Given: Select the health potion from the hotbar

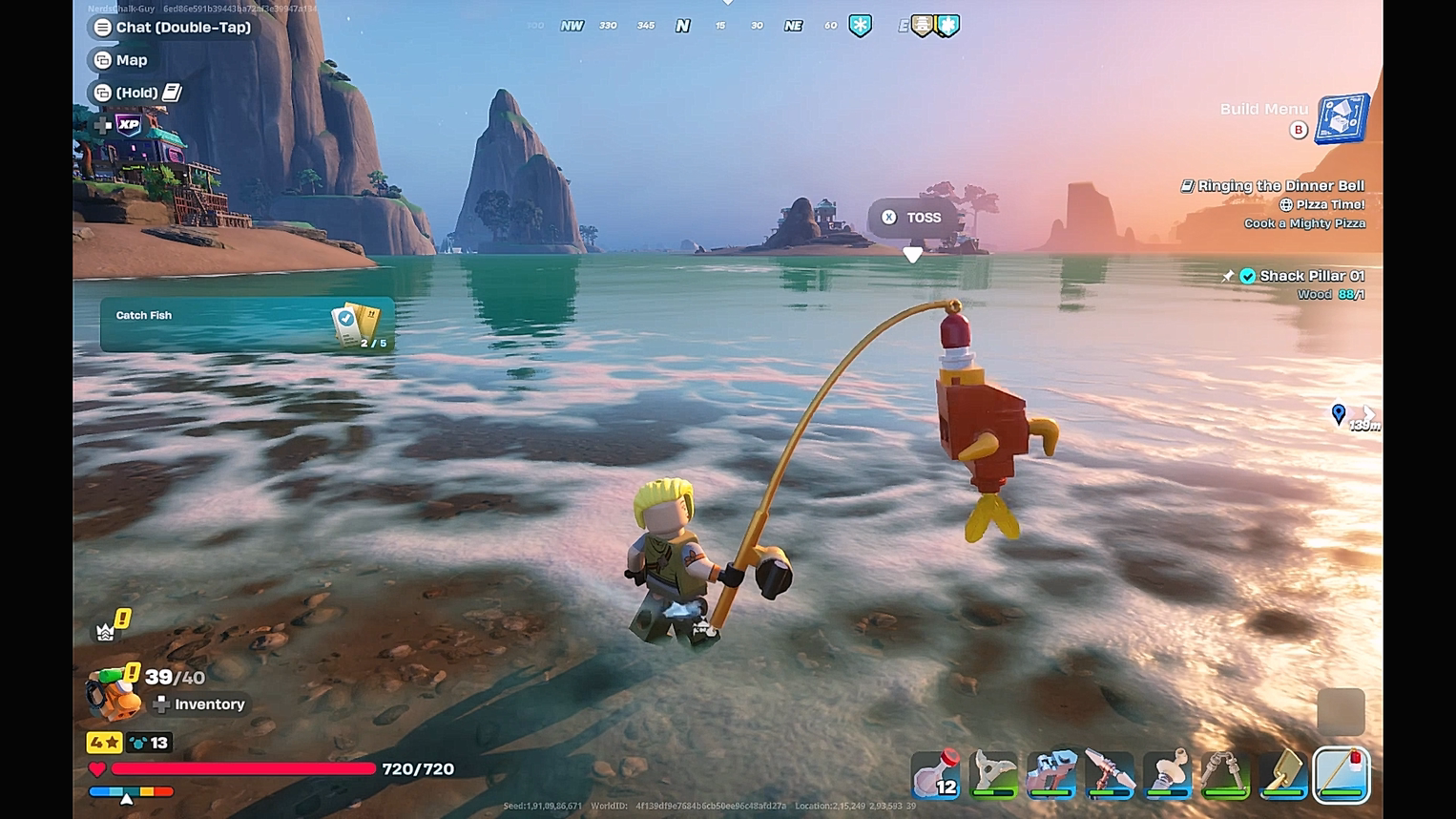Looking at the screenshot, I should coord(936,775).
